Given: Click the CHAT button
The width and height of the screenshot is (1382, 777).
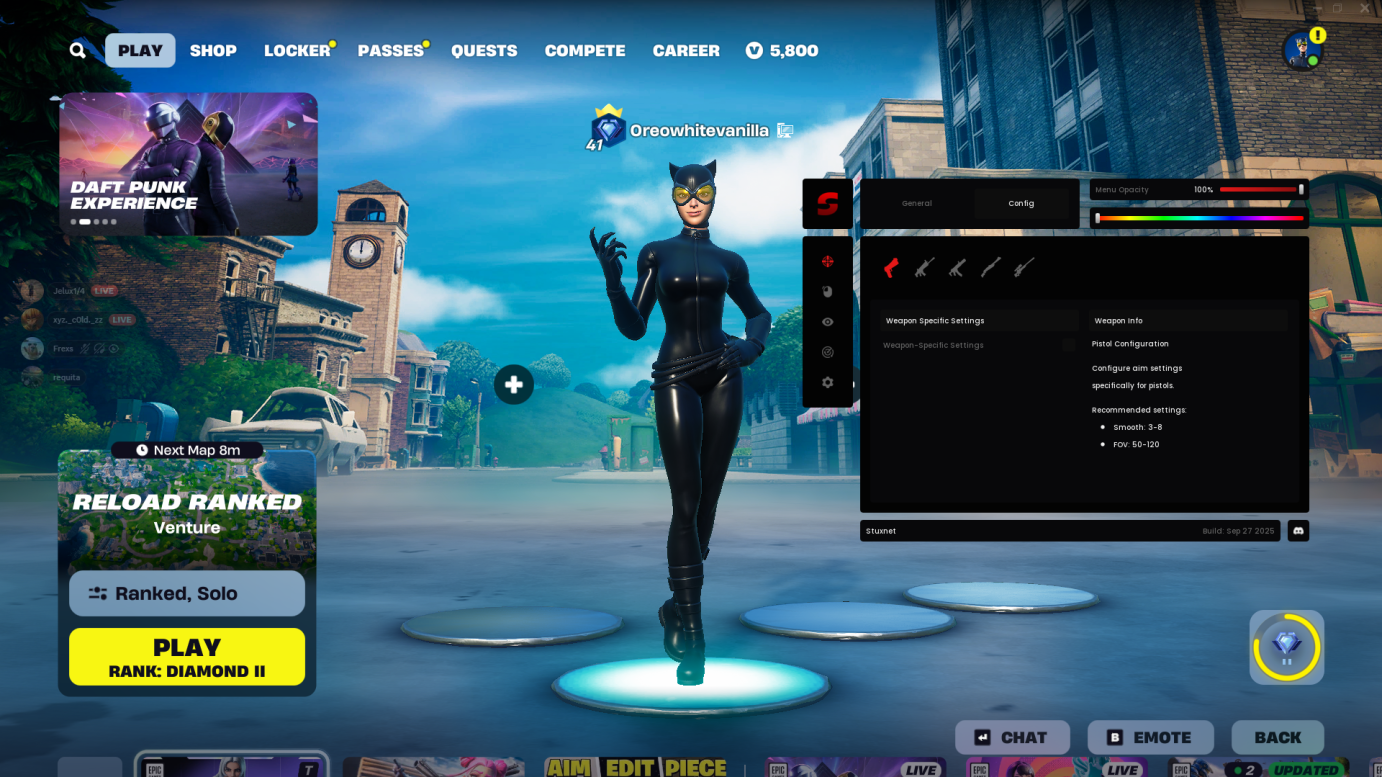Looking at the screenshot, I should 1012,737.
